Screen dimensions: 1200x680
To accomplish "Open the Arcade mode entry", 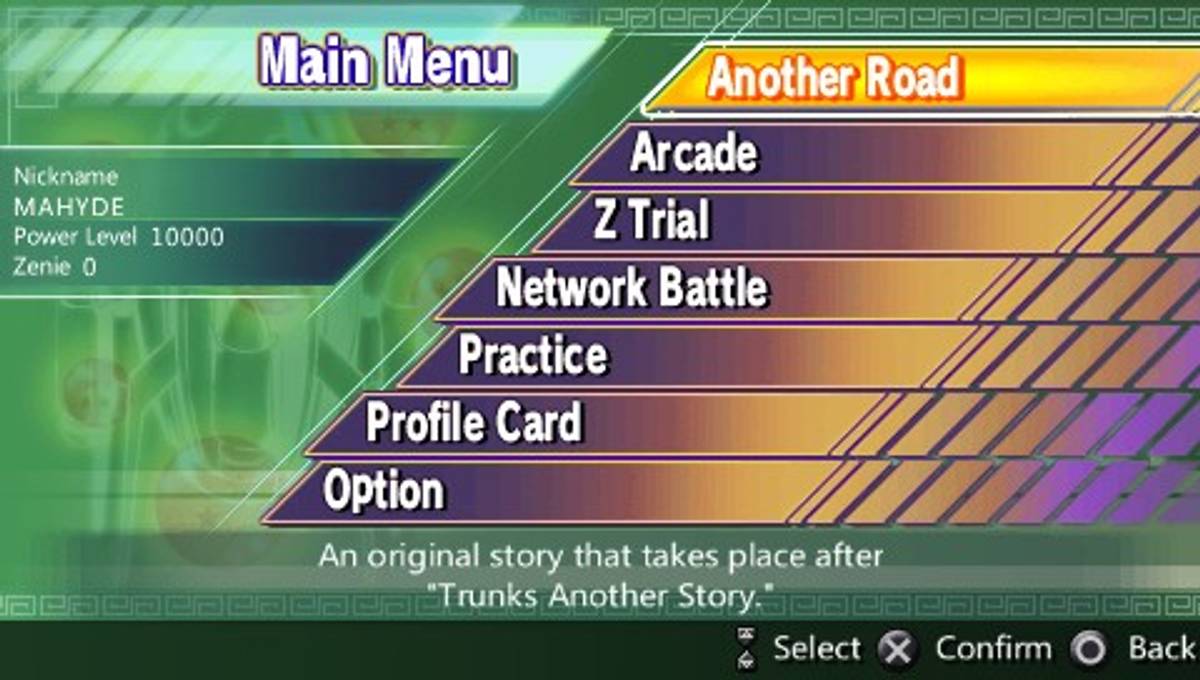I will (x=694, y=154).
